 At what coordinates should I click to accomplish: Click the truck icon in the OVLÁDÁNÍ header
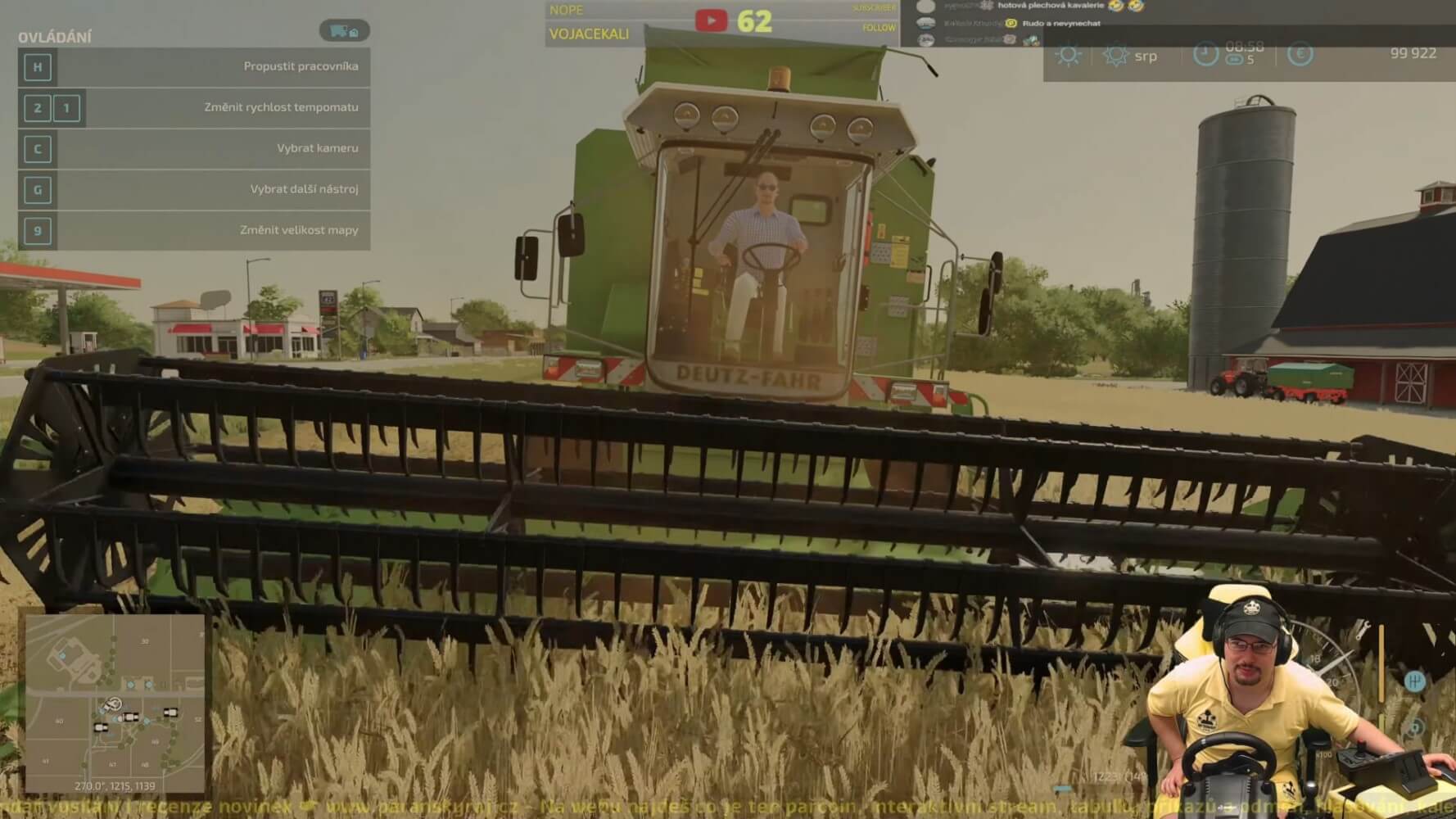click(x=344, y=30)
